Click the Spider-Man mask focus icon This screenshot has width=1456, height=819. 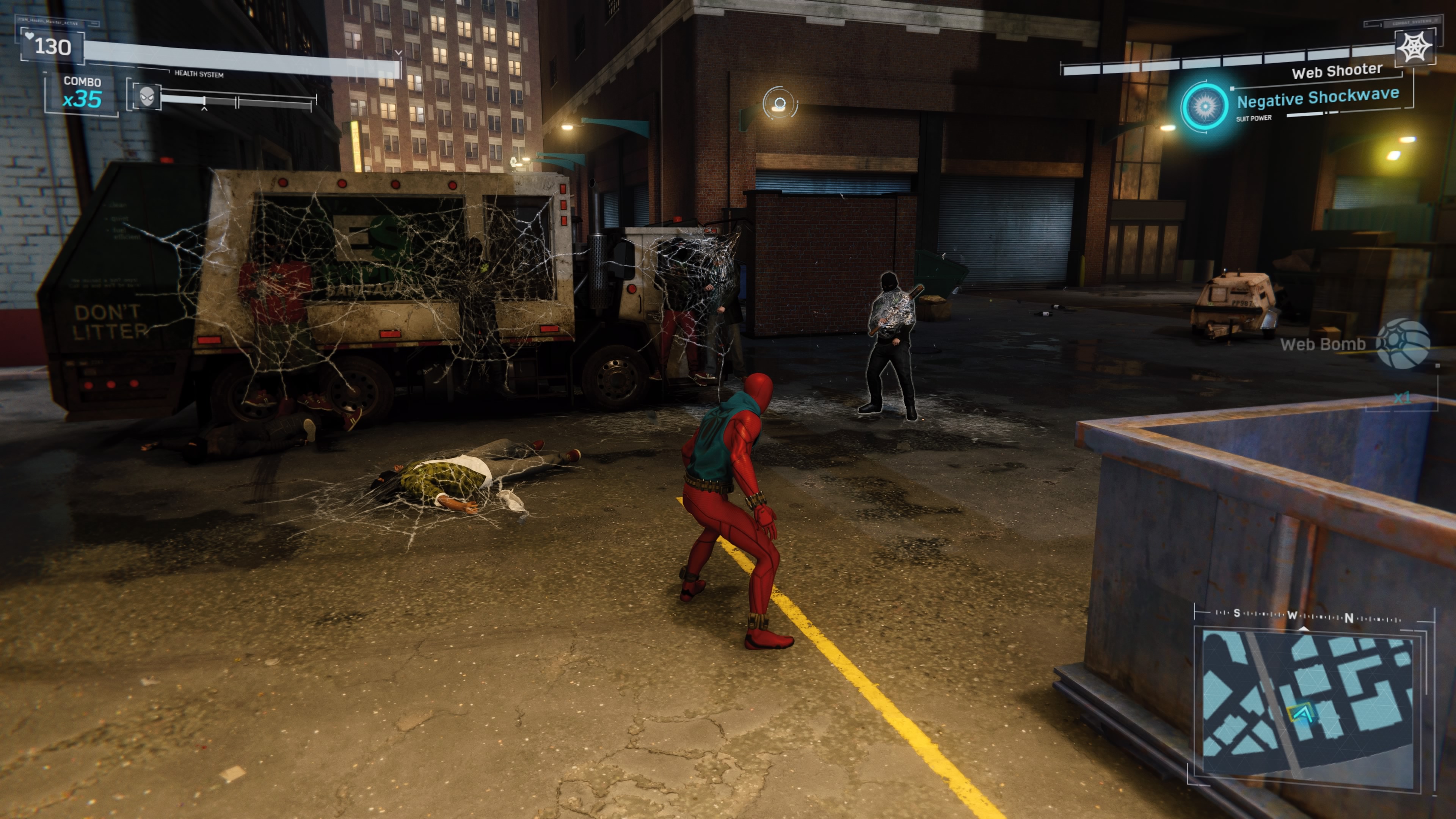pyautogui.click(x=147, y=97)
